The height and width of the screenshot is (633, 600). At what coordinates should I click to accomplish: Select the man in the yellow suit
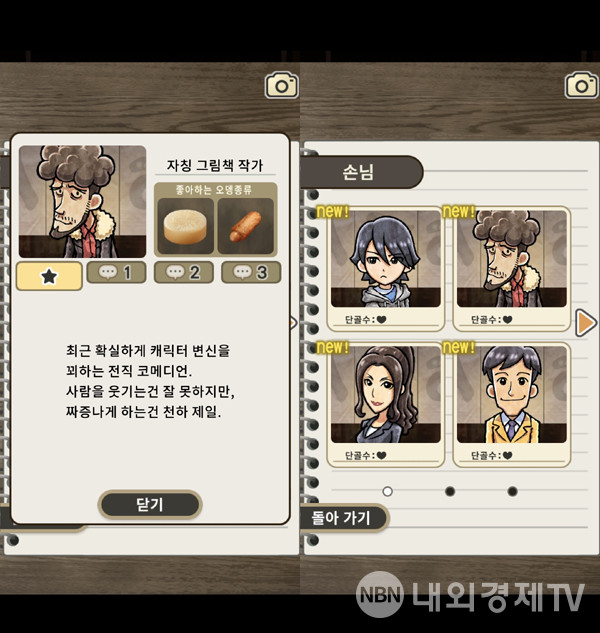click(x=512, y=403)
